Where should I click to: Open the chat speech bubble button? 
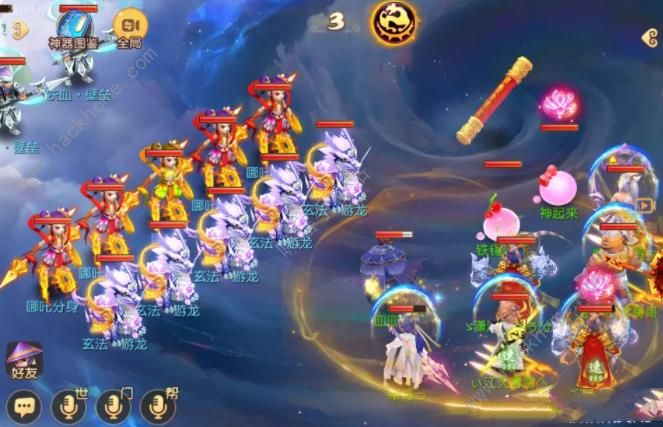23,405
